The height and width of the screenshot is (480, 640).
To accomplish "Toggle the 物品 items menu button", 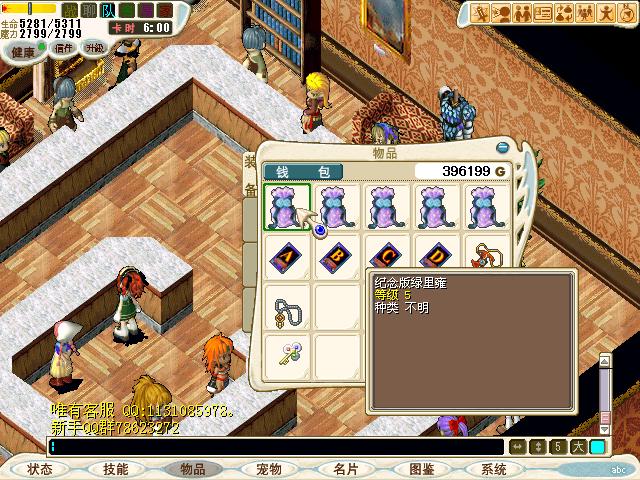I will tap(193, 469).
